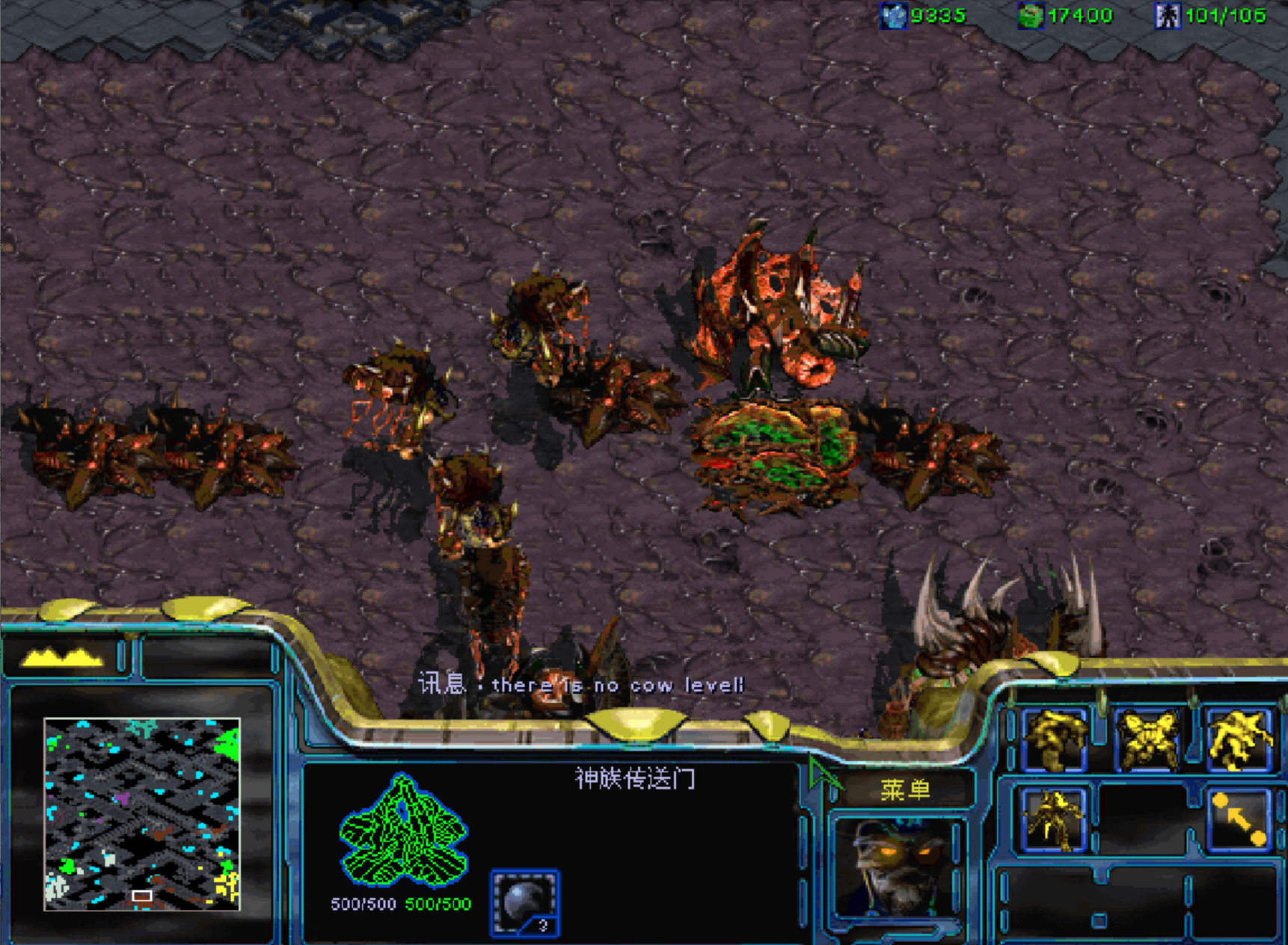Viewport: 1288px width, 945px height.
Task: Train a High Templar
Action: pos(1239,740)
